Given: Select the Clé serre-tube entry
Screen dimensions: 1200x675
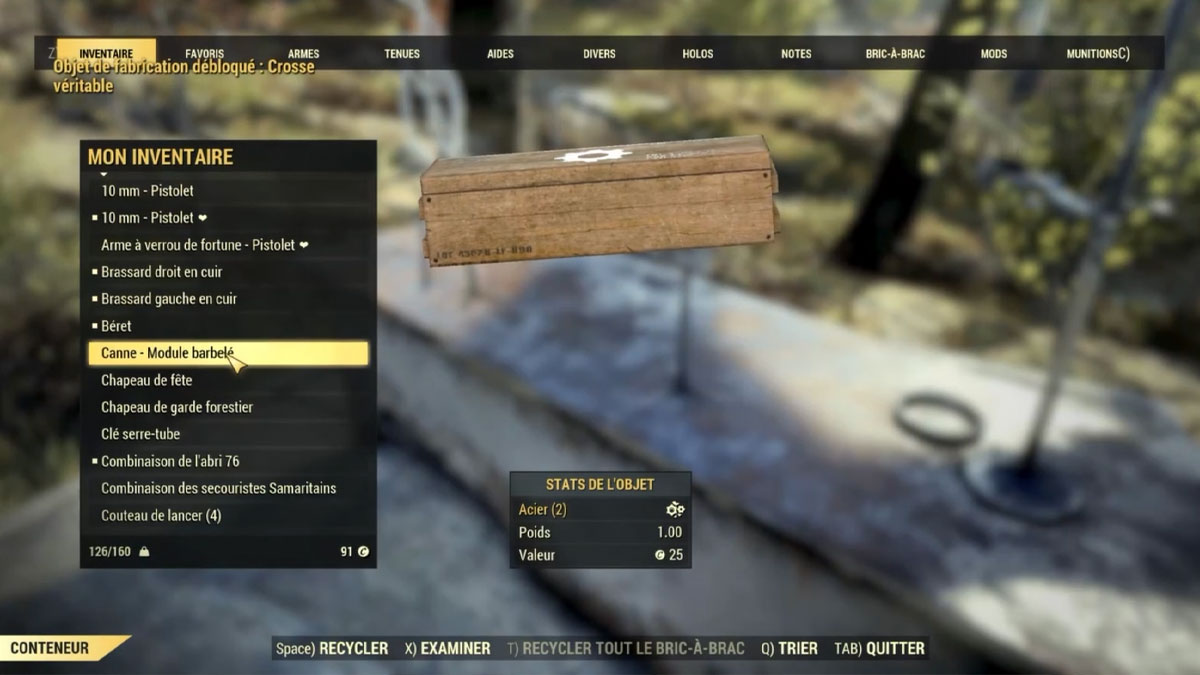Looking at the screenshot, I should tap(141, 434).
